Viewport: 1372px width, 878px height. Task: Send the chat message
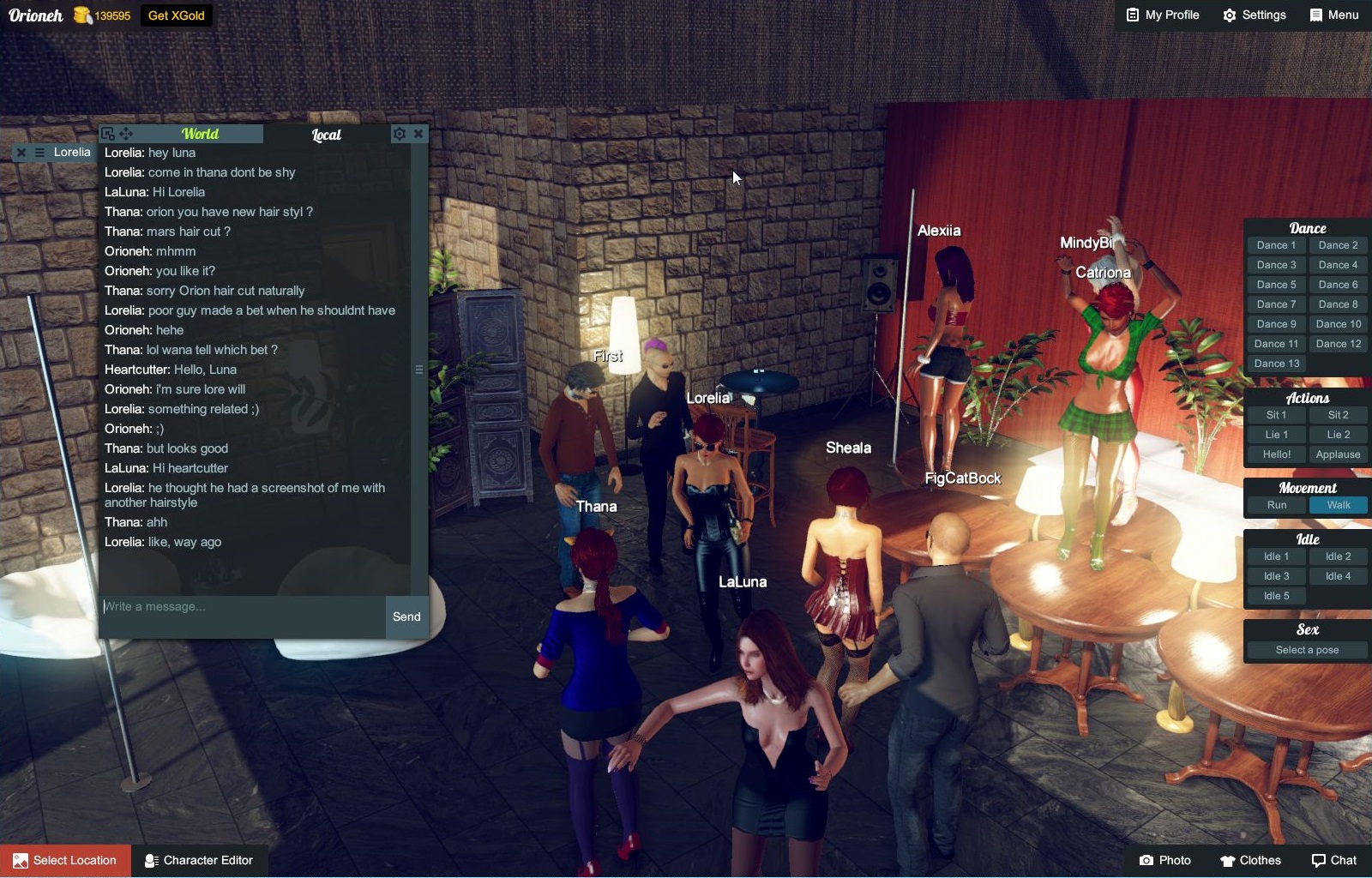406,616
